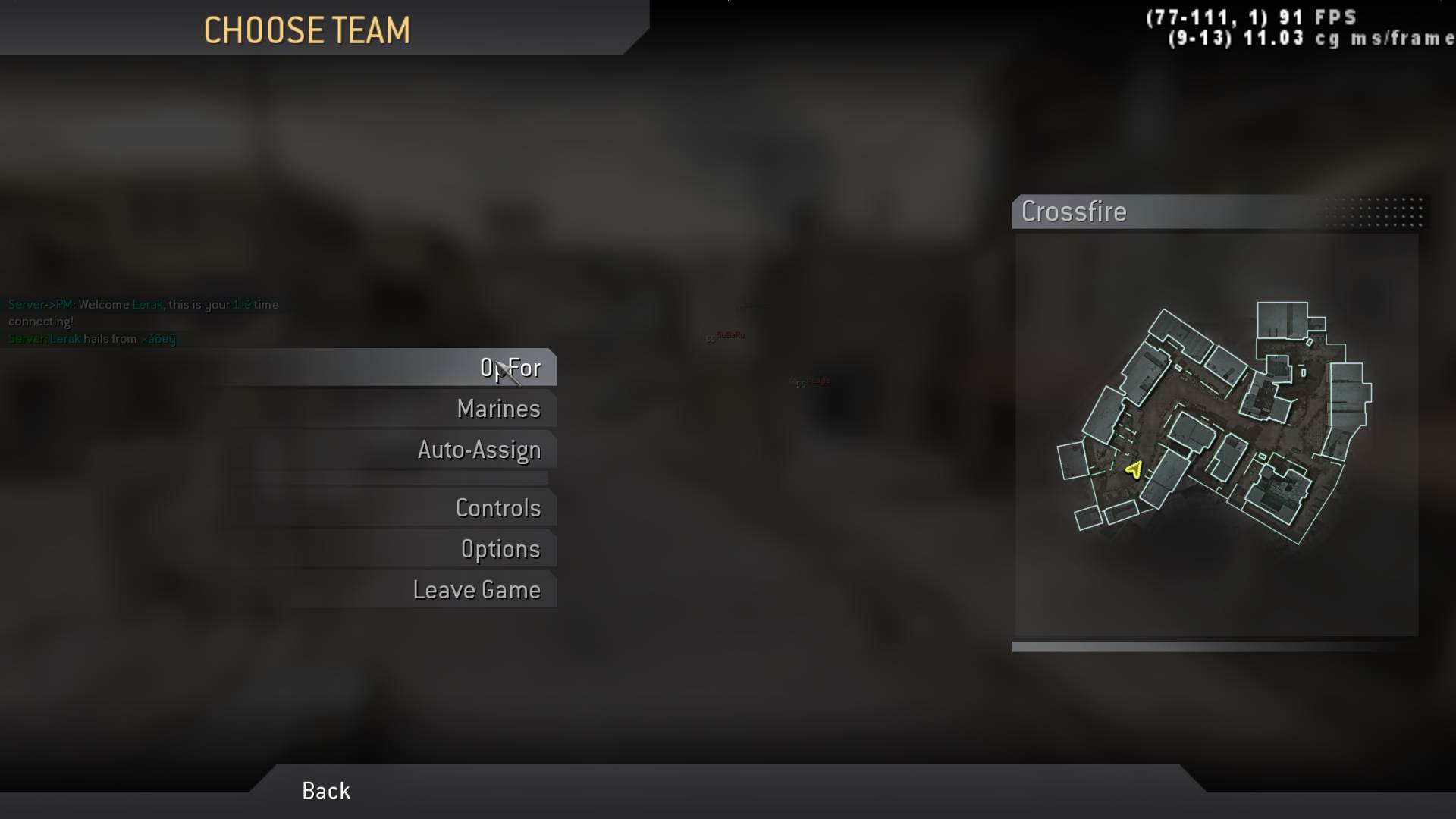Open the Options menu

[500, 548]
